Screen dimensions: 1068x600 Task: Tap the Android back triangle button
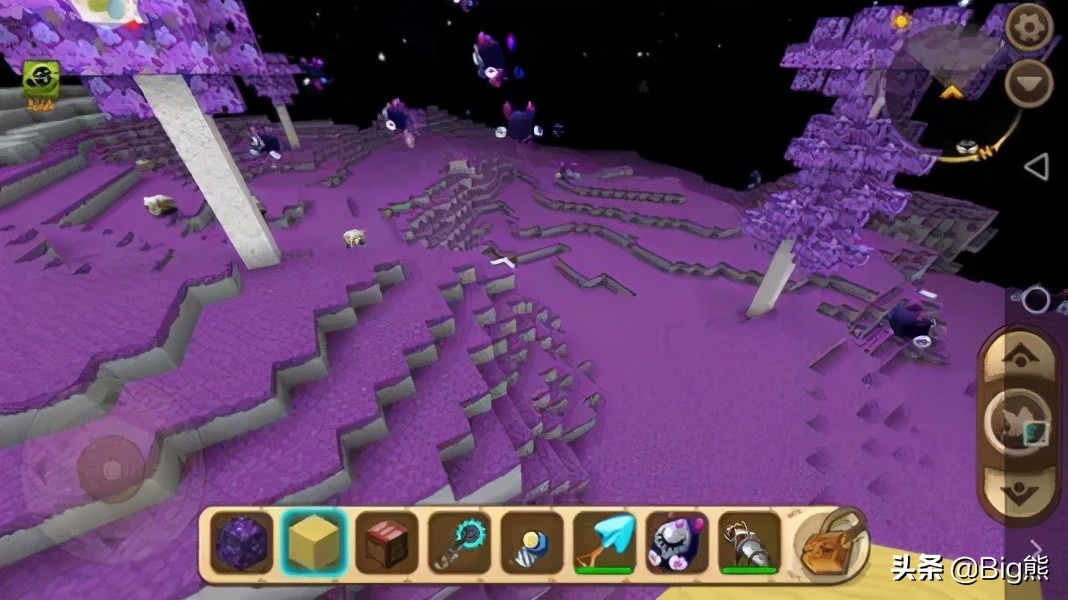click(x=1037, y=167)
